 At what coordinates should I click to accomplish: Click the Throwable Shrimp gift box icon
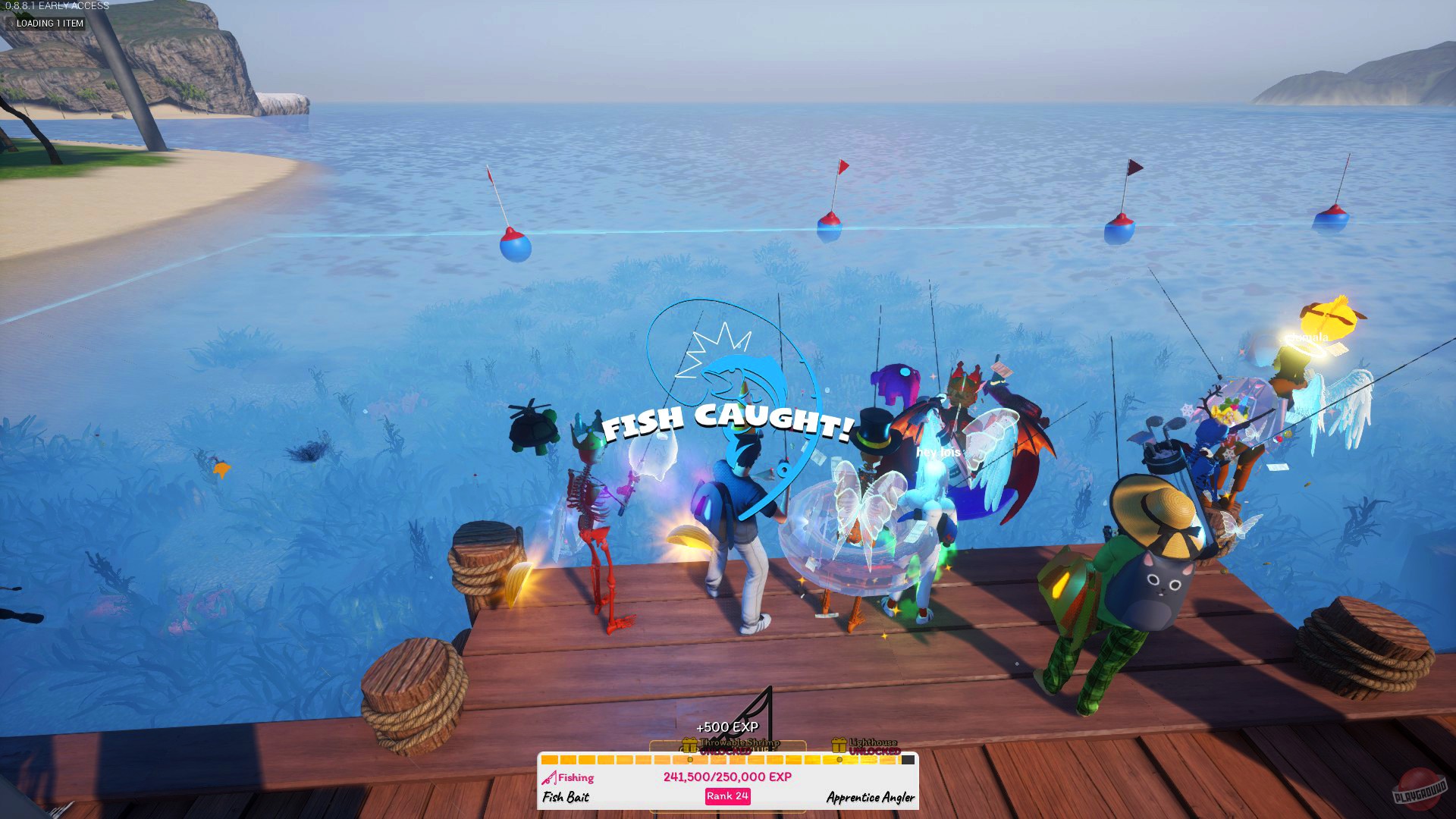689,745
